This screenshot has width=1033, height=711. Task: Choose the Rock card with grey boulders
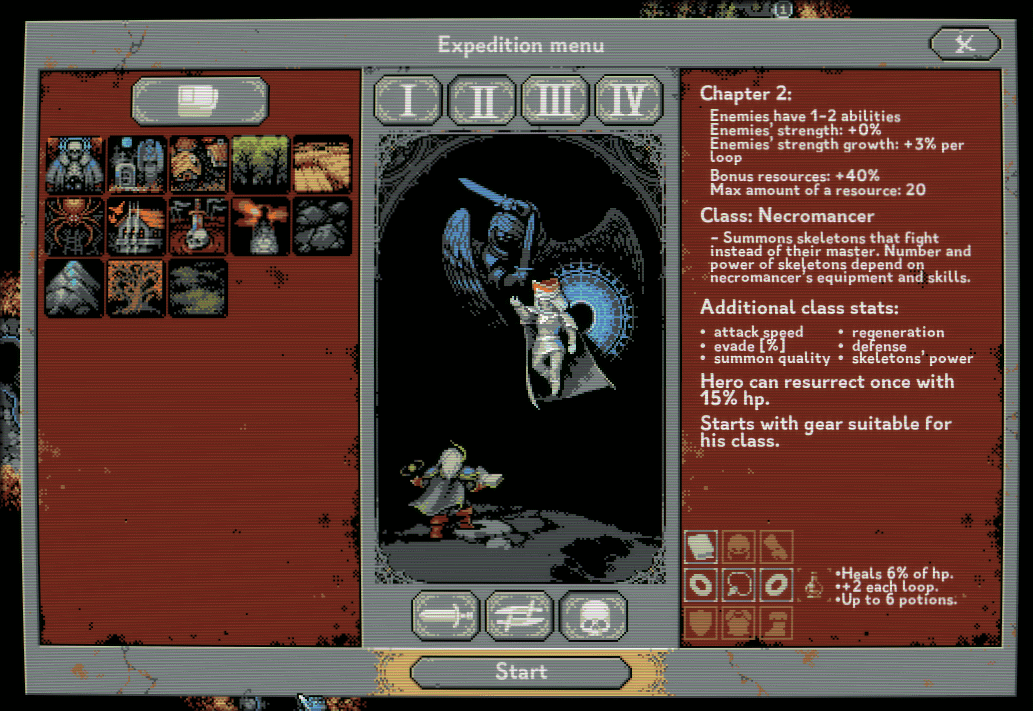[x=322, y=227]
